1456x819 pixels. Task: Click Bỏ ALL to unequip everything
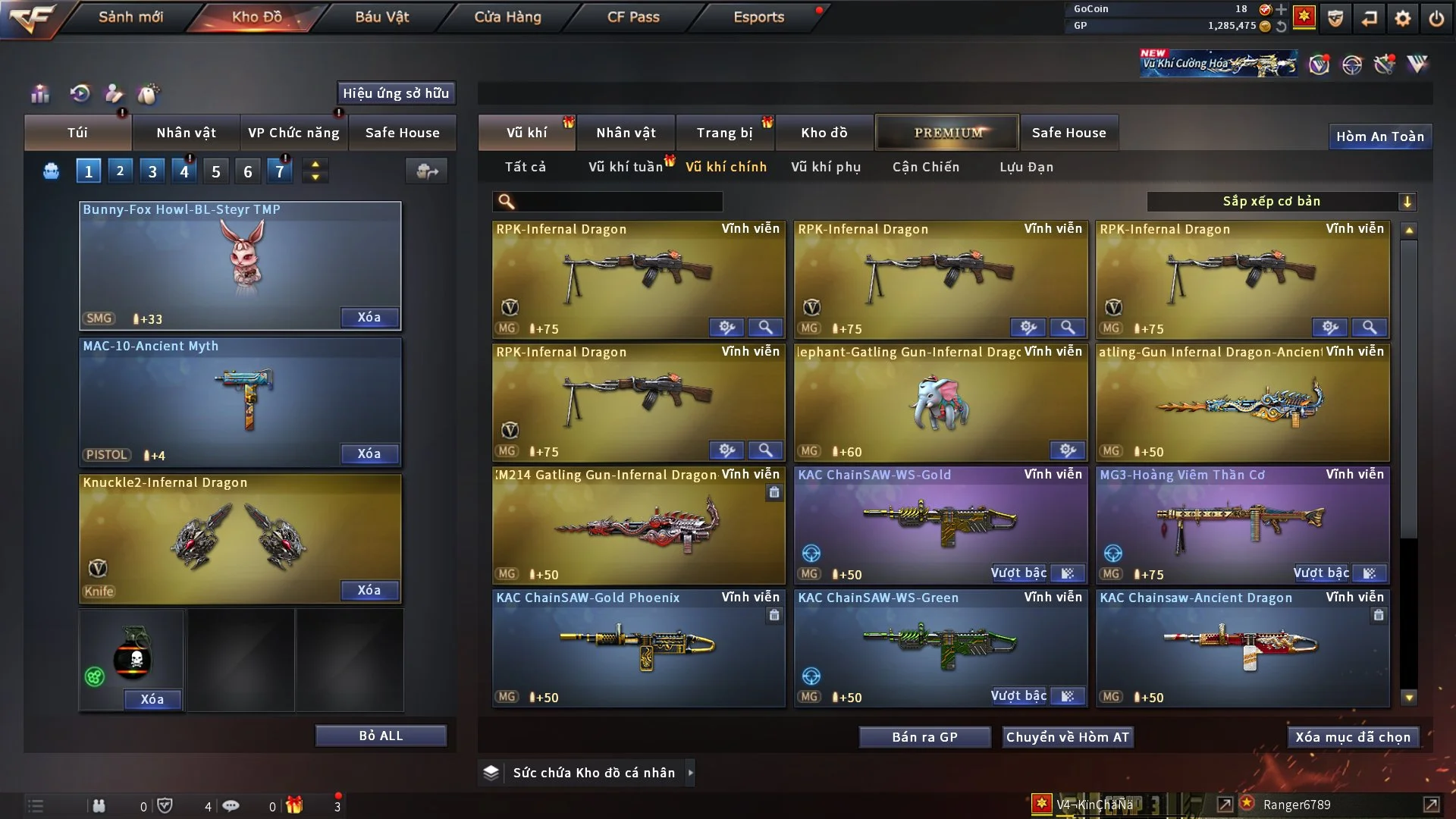coord(381,736)
